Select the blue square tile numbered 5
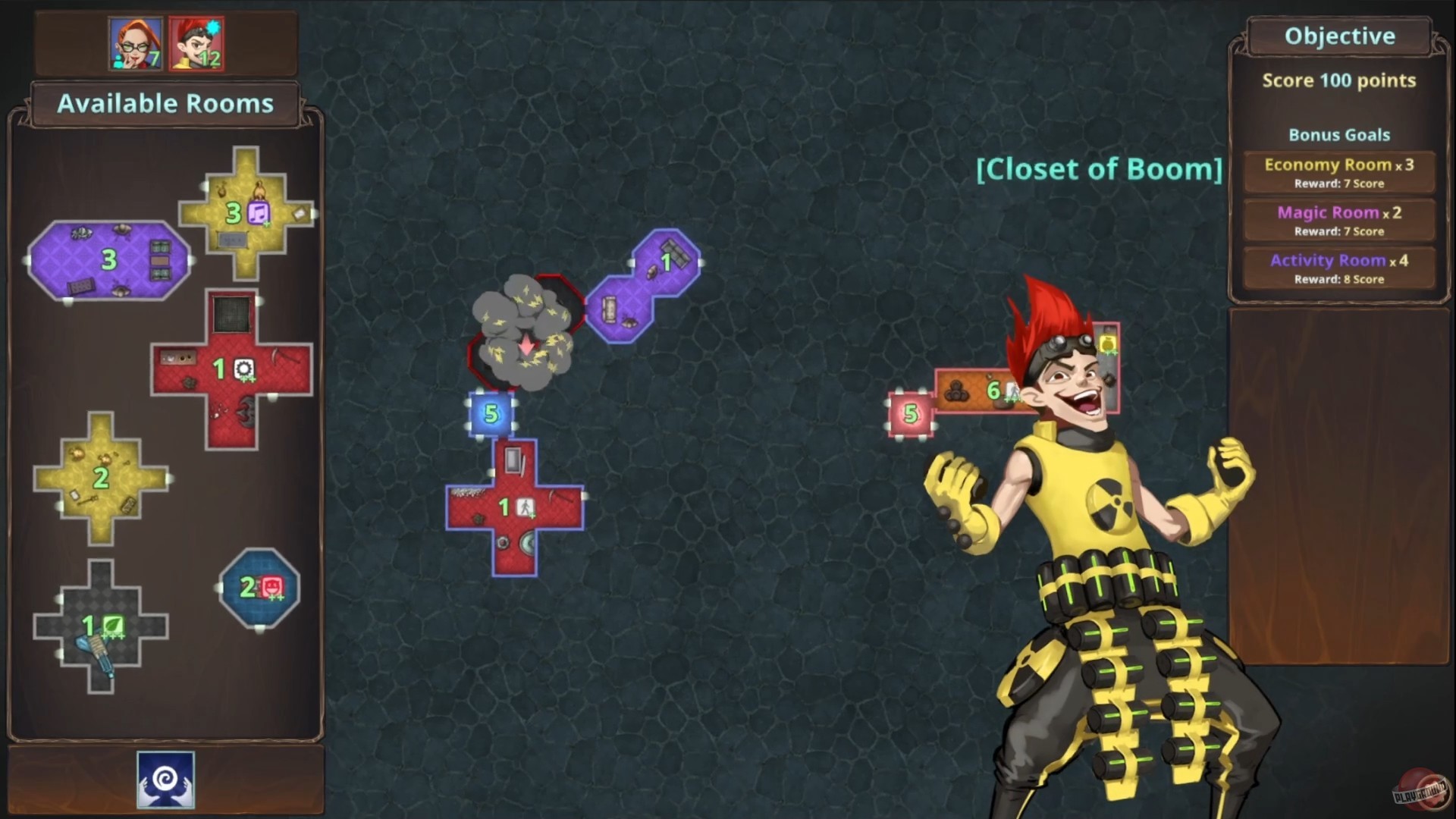This screenshot has width=1456, height=819. coord(491,414)
